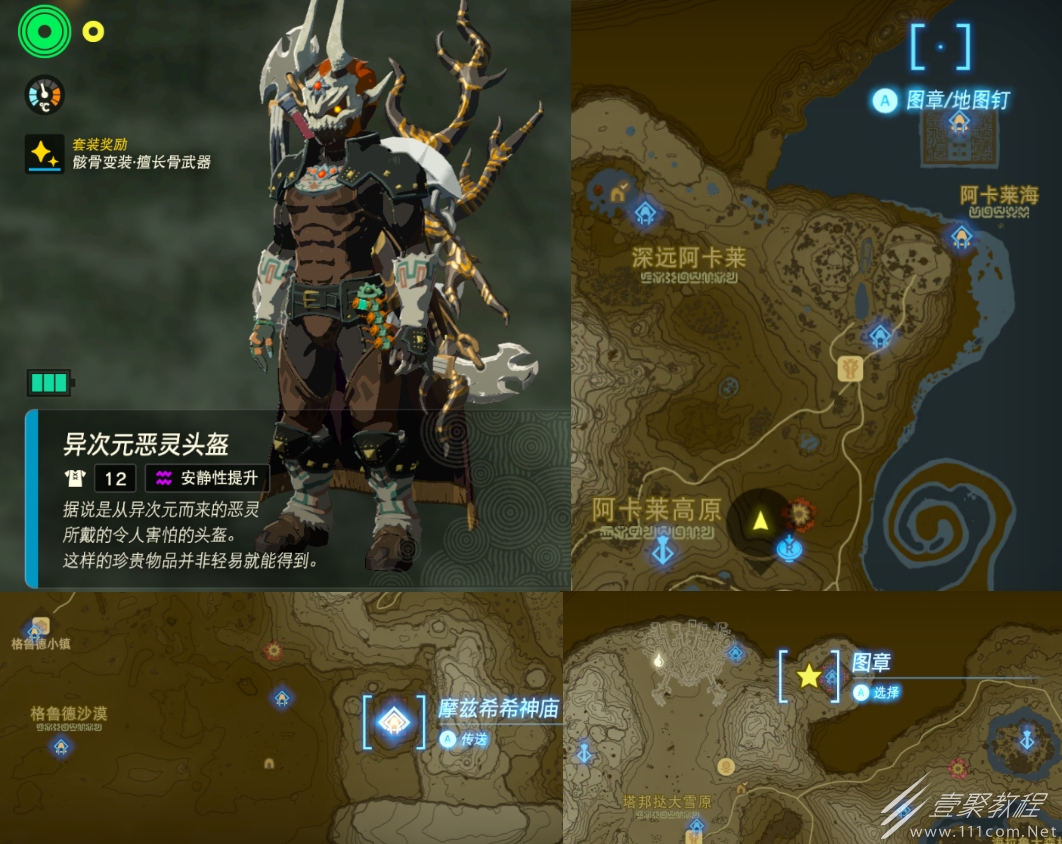Select the 摩兹希希神庙 shrine marker
Image resolution: width=1062 pixels, height=844 pixels.
pyautogui.click(x=395, y=720)
